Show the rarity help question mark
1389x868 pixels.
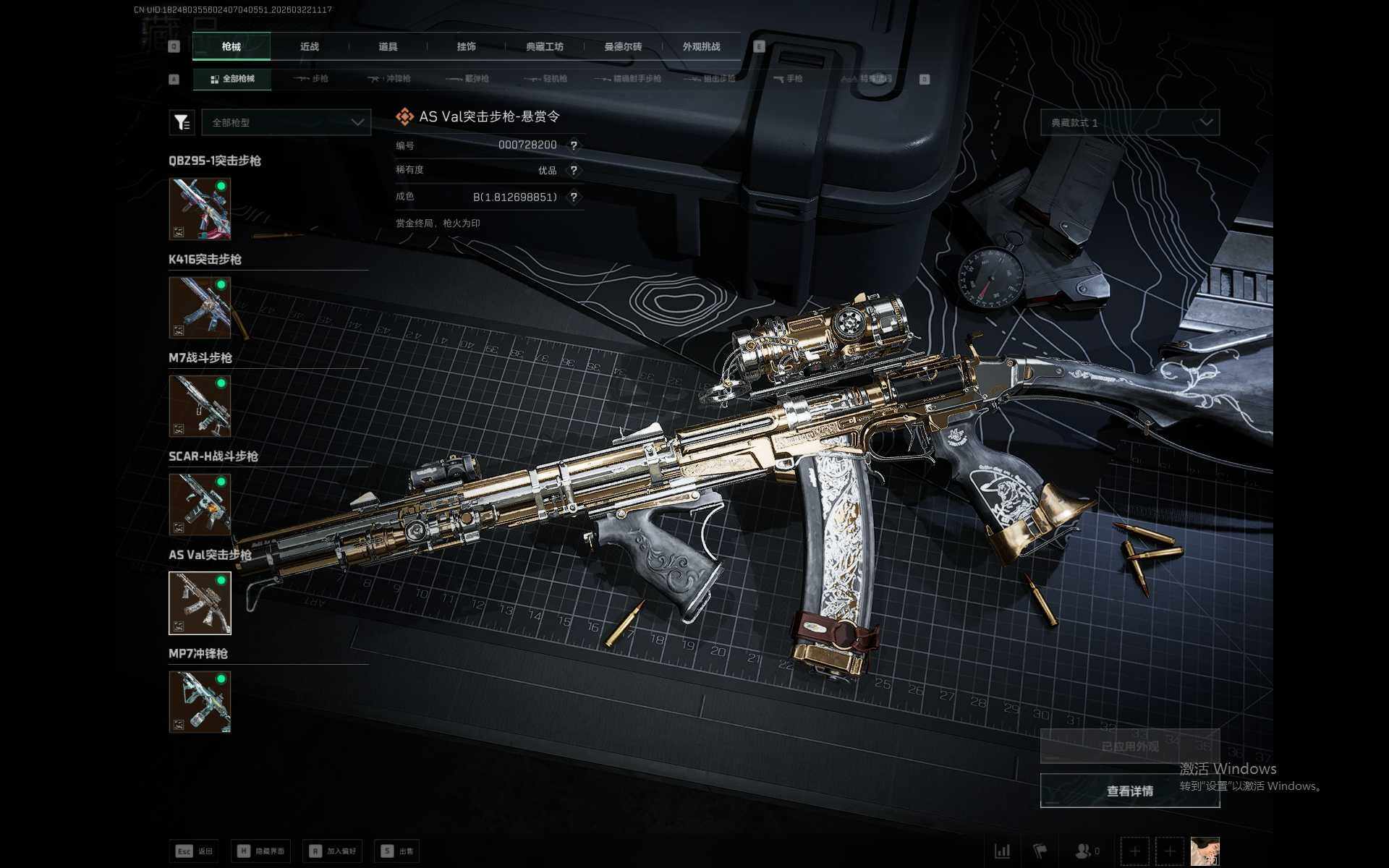click(x=574, y=171)
